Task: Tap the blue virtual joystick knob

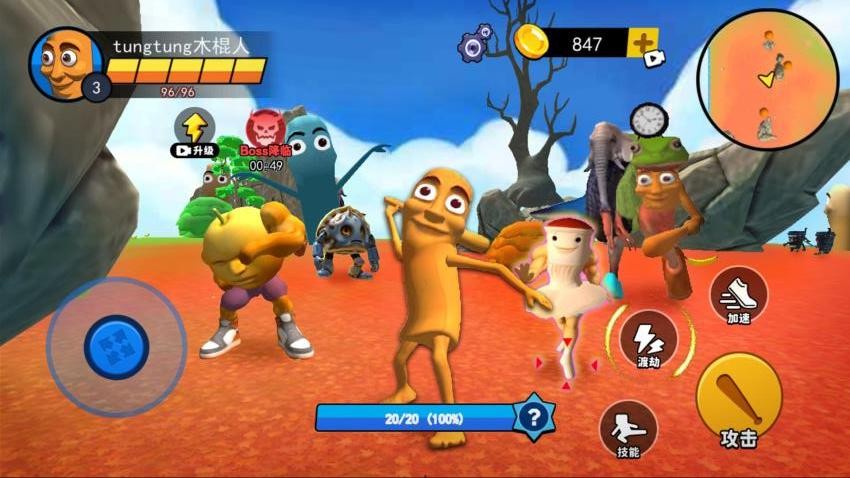Action: point(117,347)
